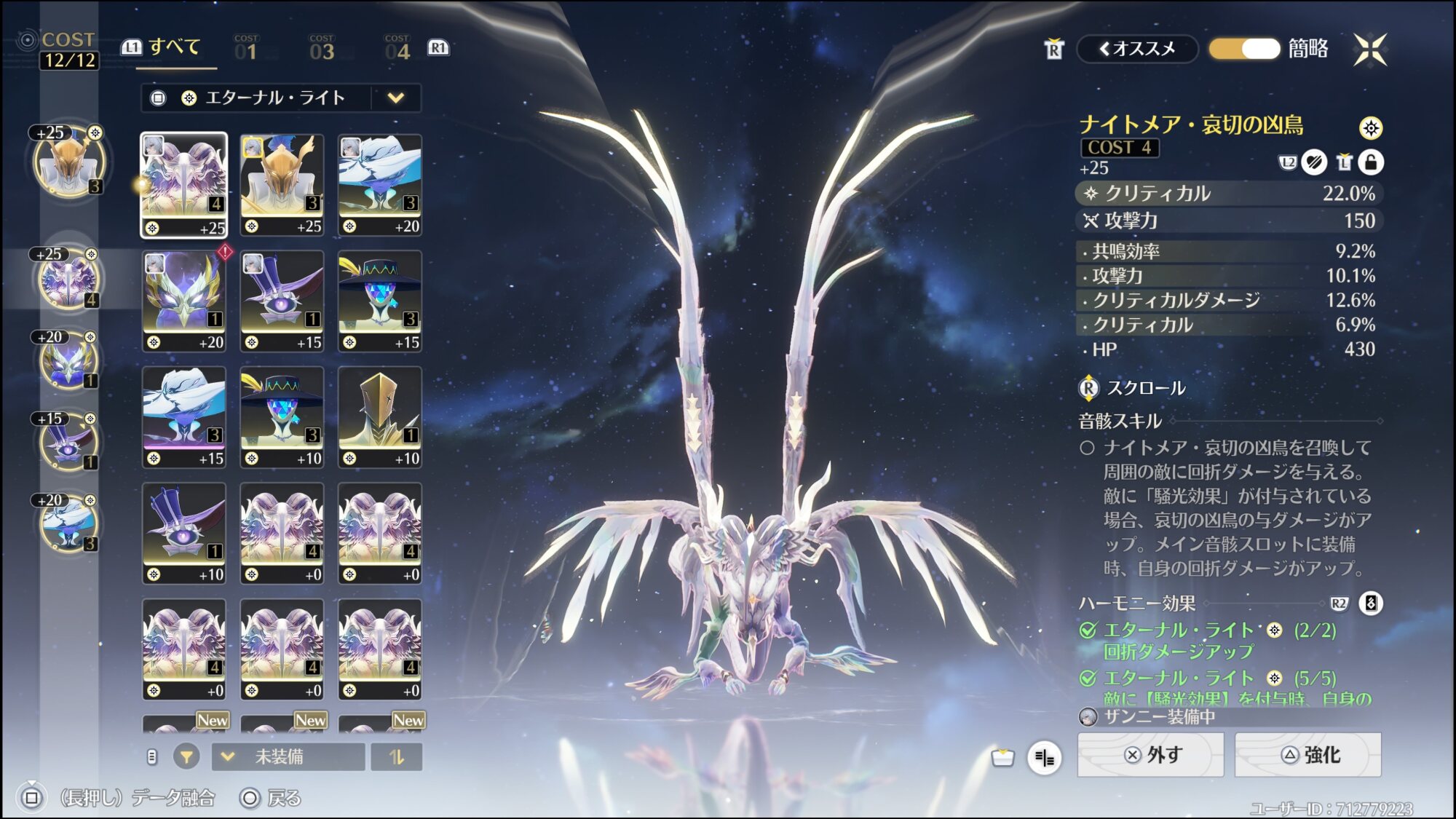Click the 外す unequip button
Screen dimensions: 1456x819
pos(1151,755)
